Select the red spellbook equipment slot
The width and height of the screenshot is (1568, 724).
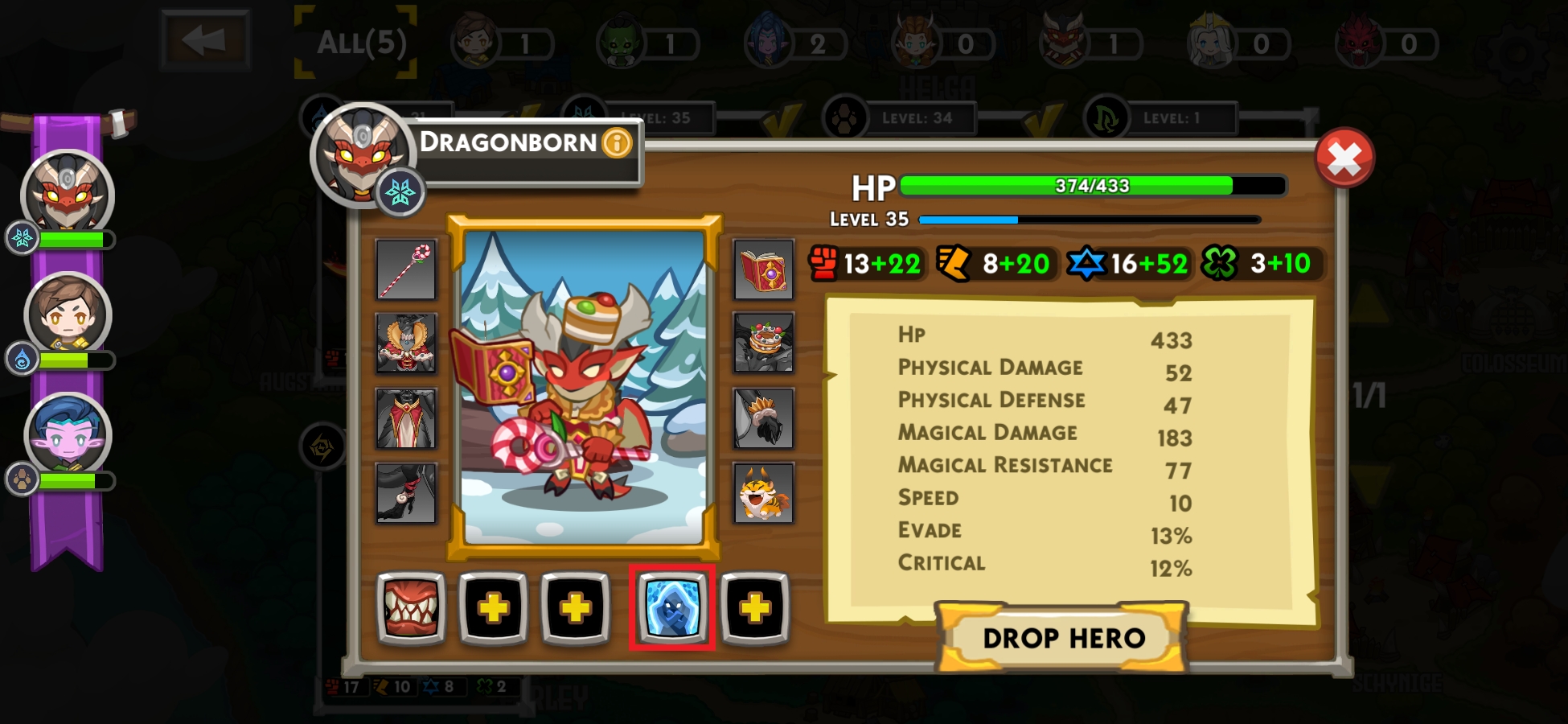pos(763,270)
